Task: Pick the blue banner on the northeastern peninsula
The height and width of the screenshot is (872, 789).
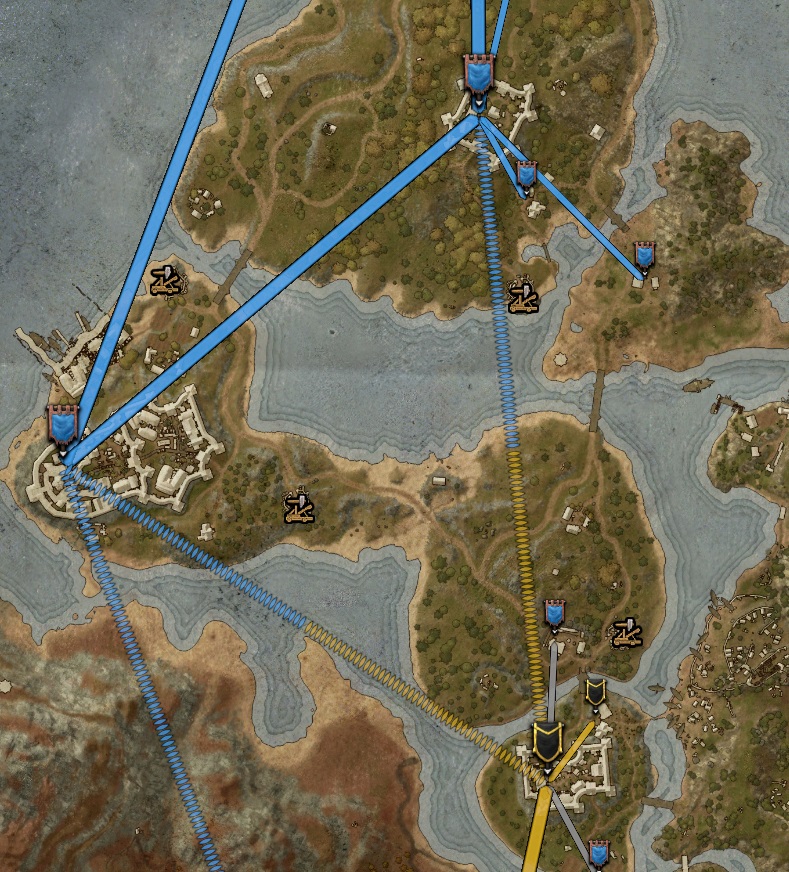Action: pos(644,256)
